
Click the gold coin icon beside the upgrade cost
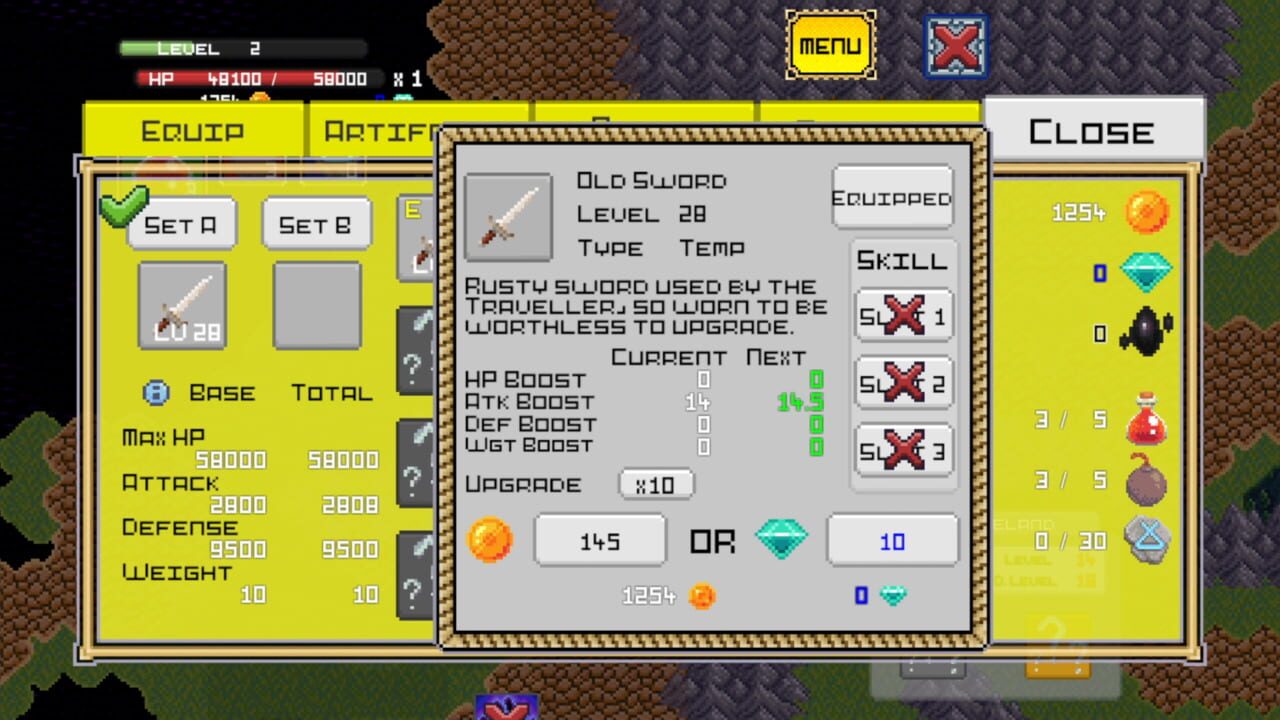point(489,539)
